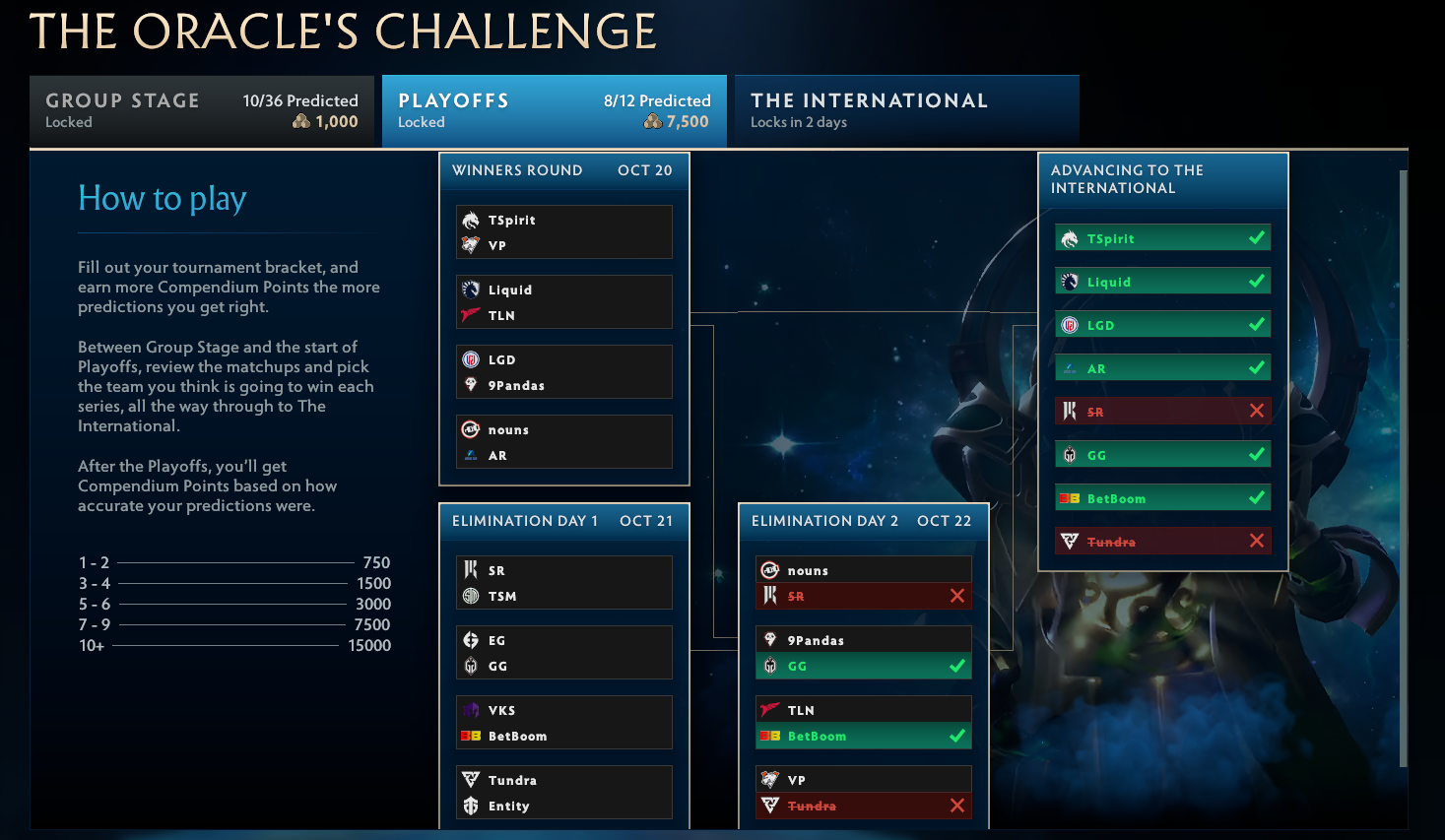
Task: Select the Team Liquid logo
Action: pyautogui.click(x=470, y=290)
